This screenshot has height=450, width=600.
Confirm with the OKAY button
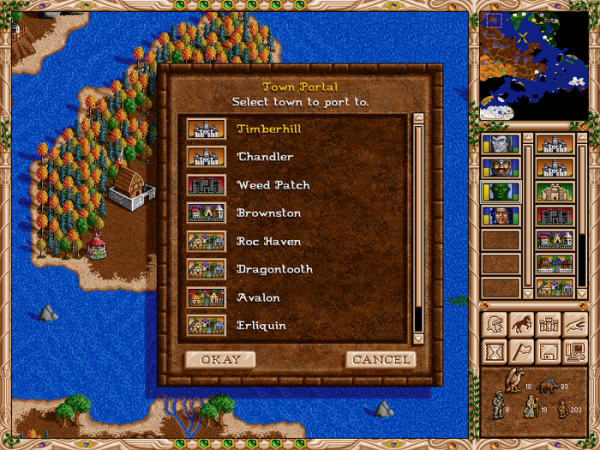click(220, 359)
